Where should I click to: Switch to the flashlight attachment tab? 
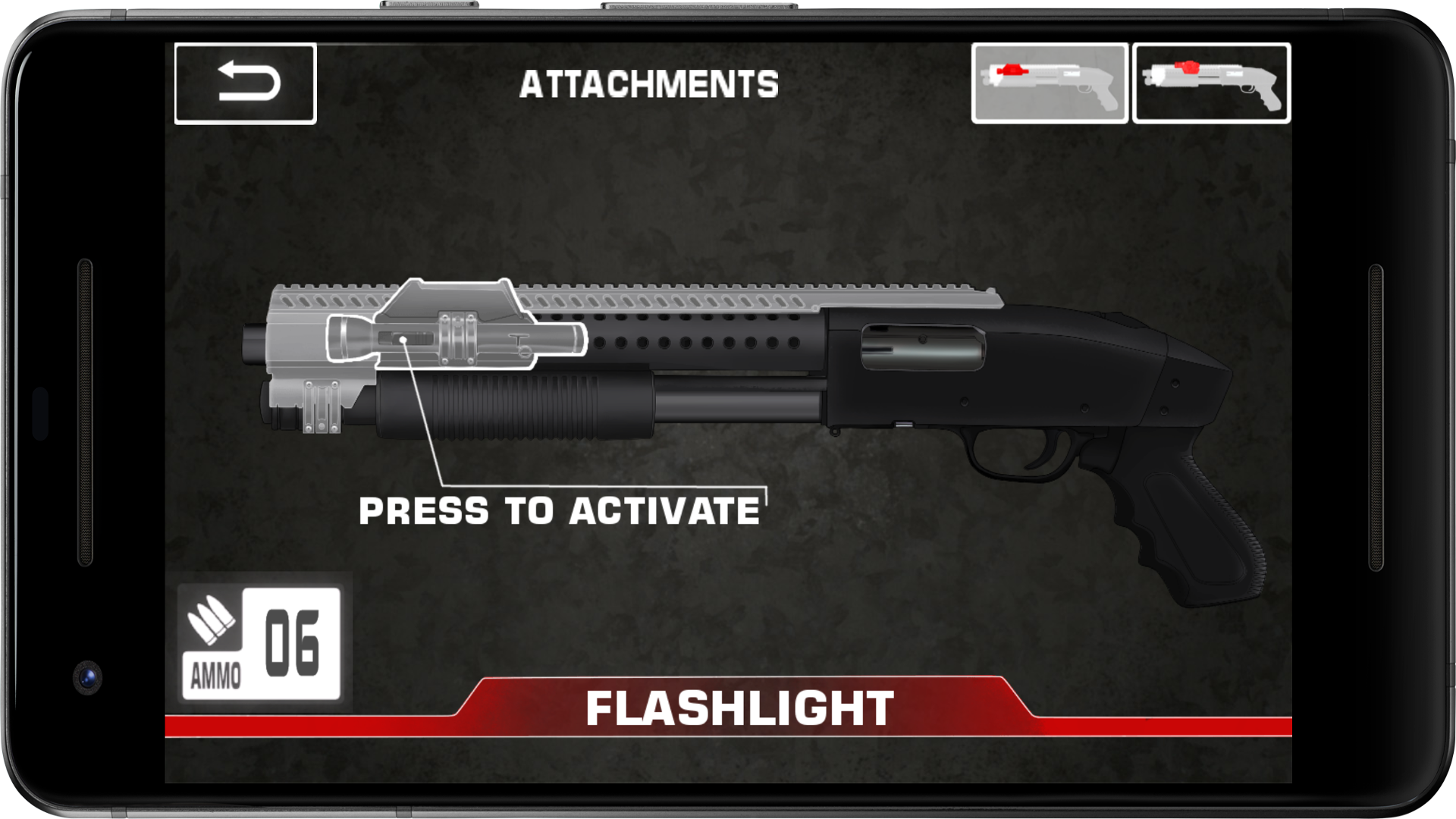pos(1050,83)
